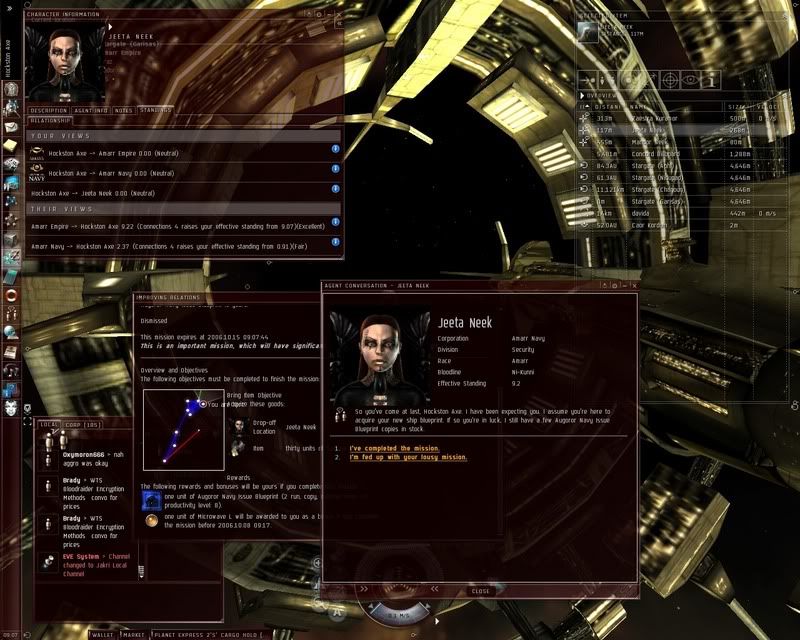This screenshot has width=800, height=640.
Task: Close the agent conversation with Close button
Action: point(481,591)
